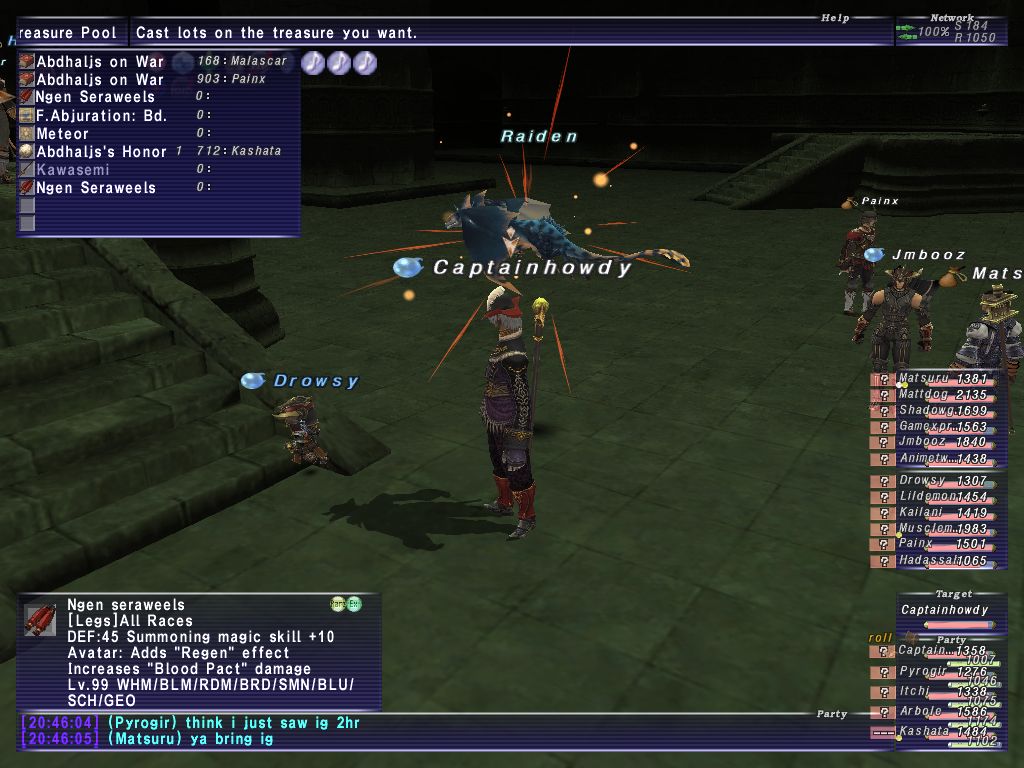
Task: Select the greyed-out Kawasemi treasure entry
Action: tap(76, 169)
